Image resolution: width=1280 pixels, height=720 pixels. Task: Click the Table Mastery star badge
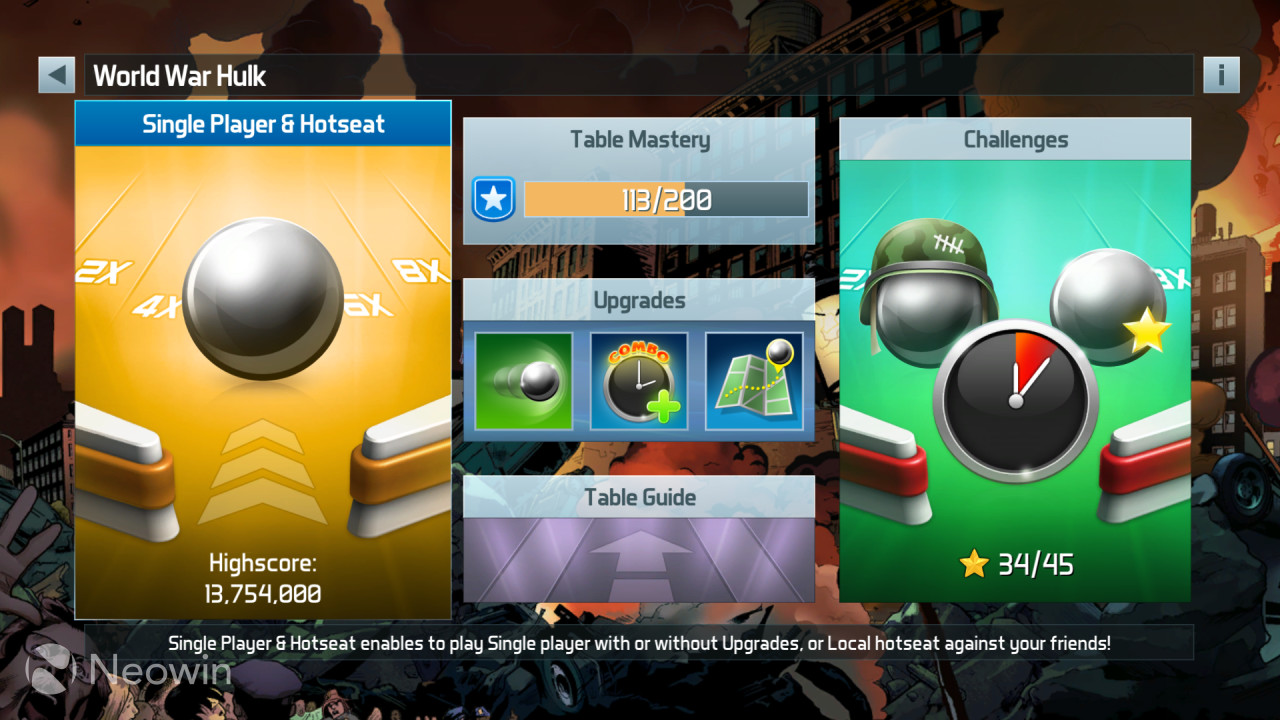(x=494, y=198)
